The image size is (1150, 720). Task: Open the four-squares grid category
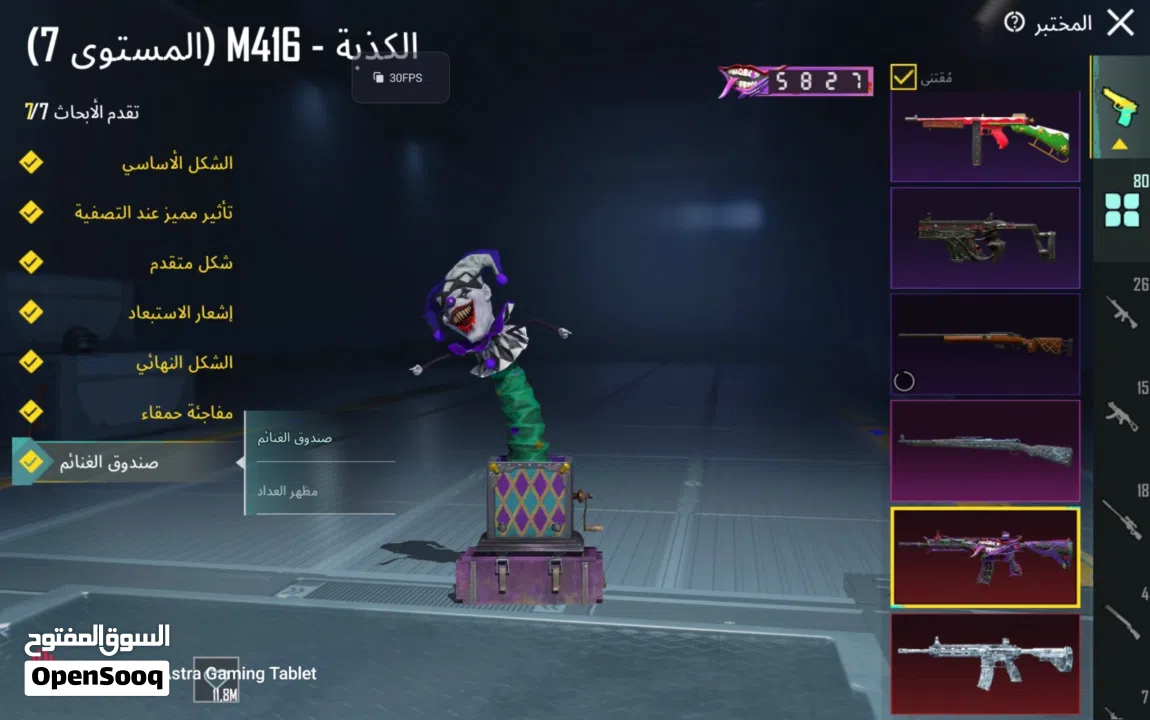[1122, 210]
